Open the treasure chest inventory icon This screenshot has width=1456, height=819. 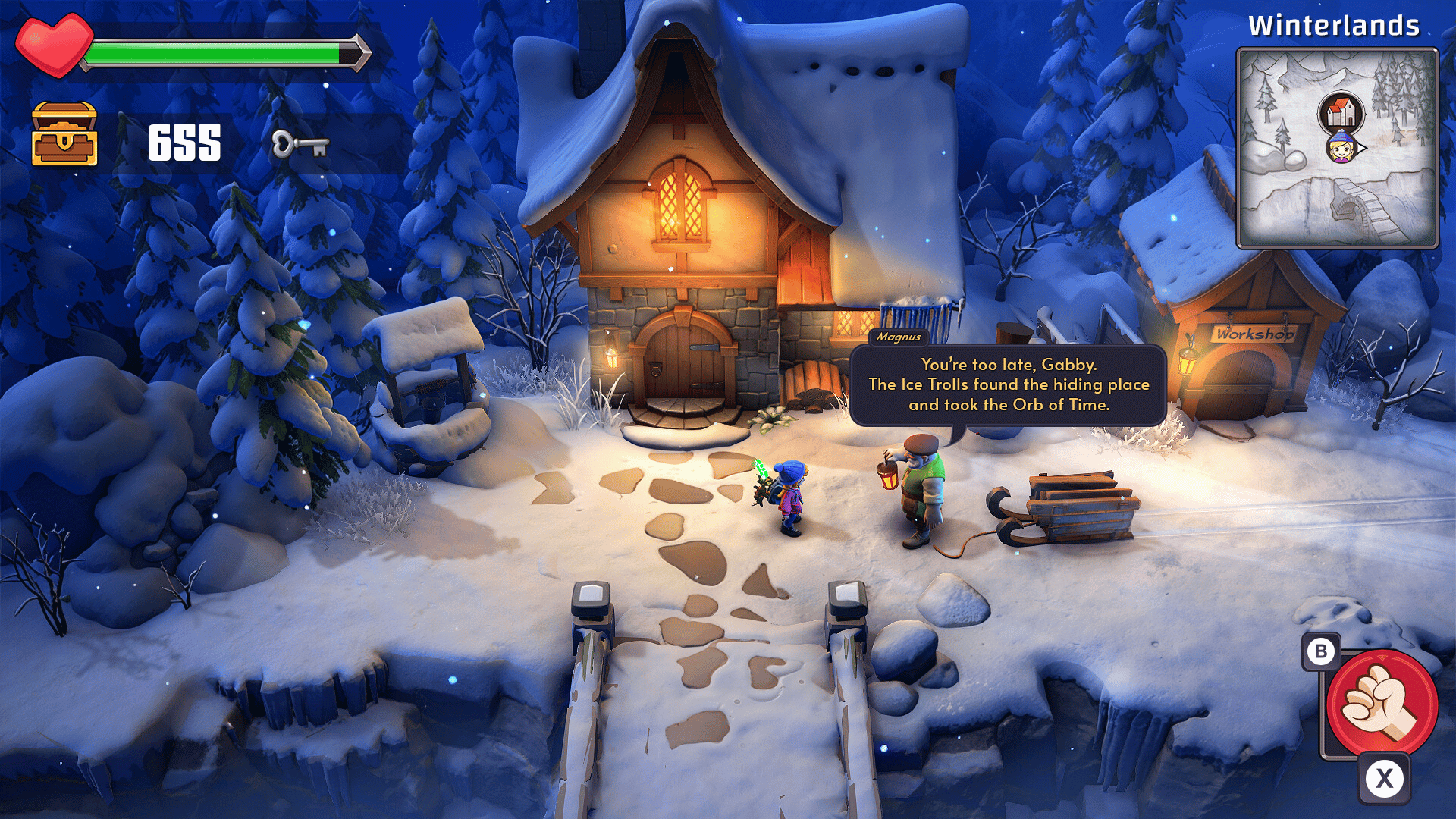64,134
